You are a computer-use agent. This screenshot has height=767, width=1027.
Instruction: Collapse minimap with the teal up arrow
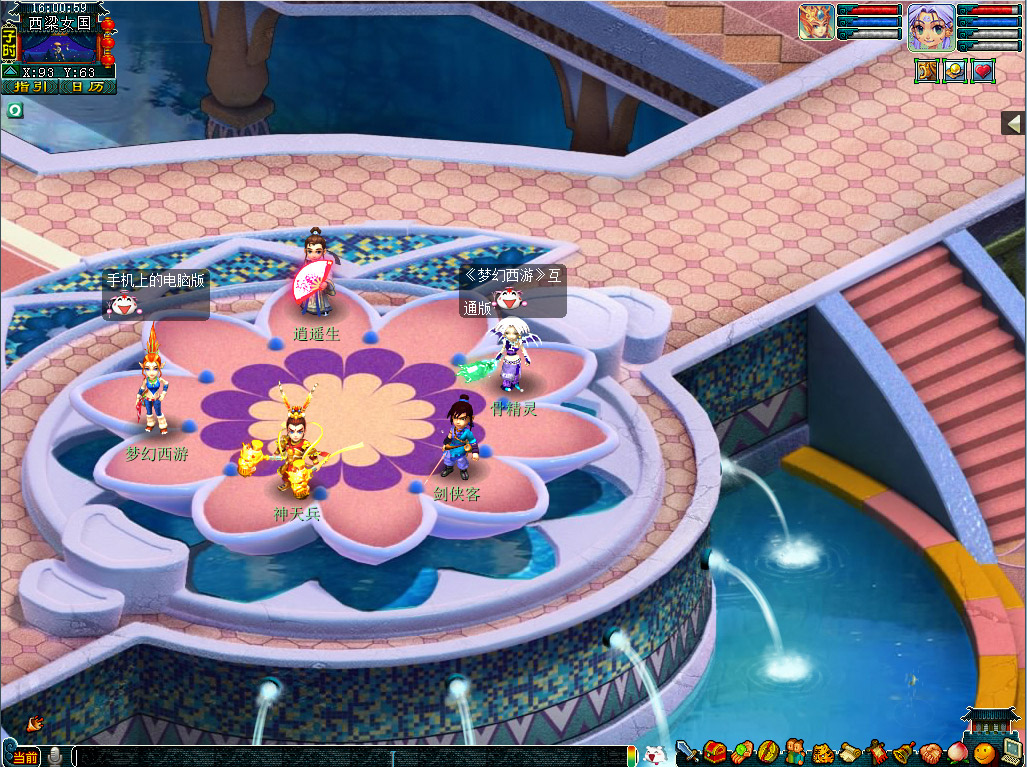click(x=9, y=72)
